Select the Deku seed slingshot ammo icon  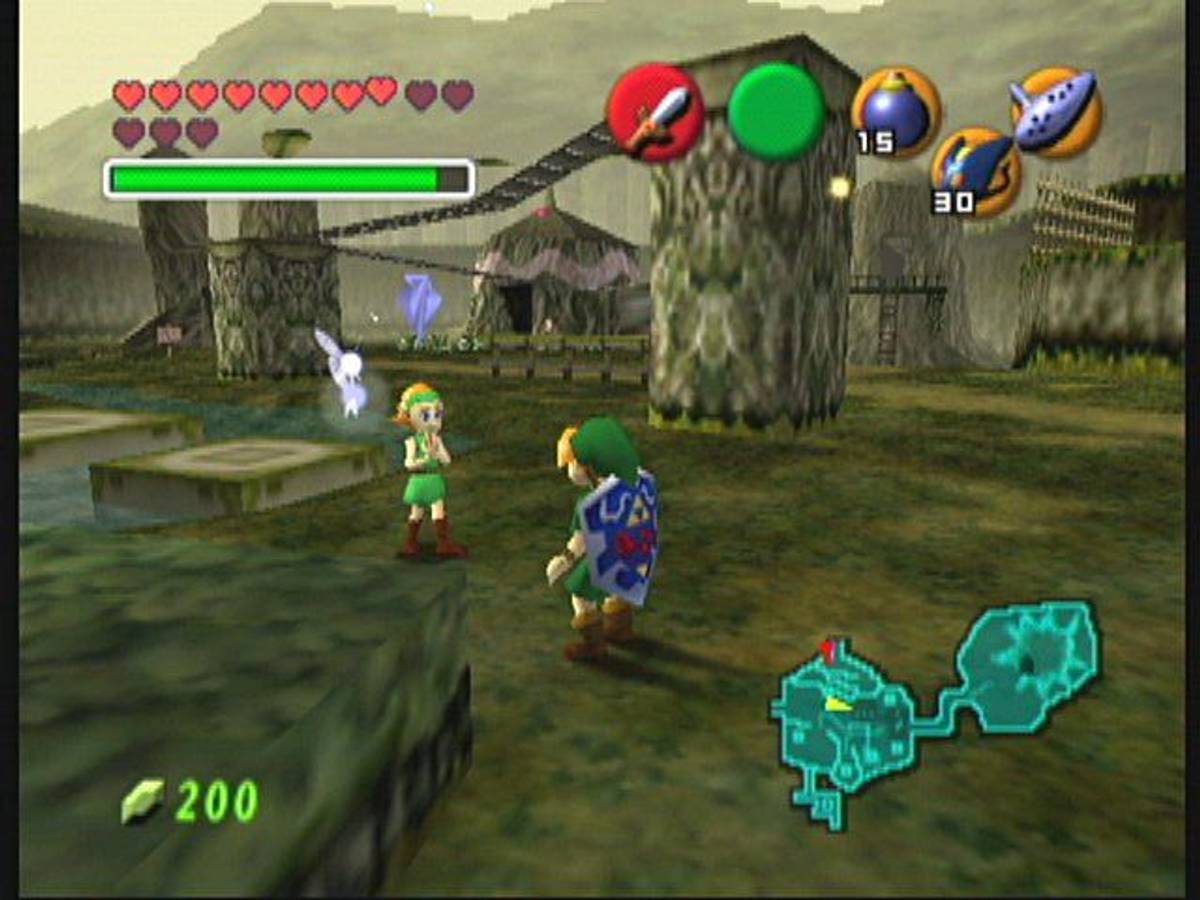(x=975, y=171)
